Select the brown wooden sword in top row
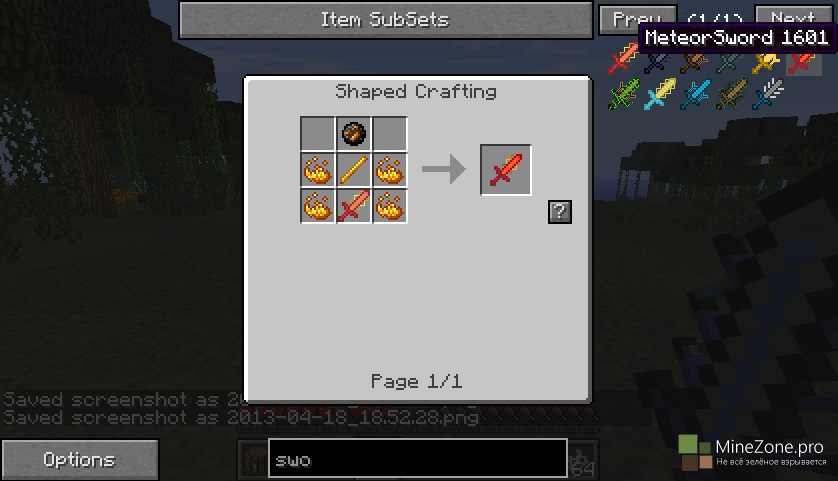Image resolution: width=838 pixels, height=481 pixels. 695,61
